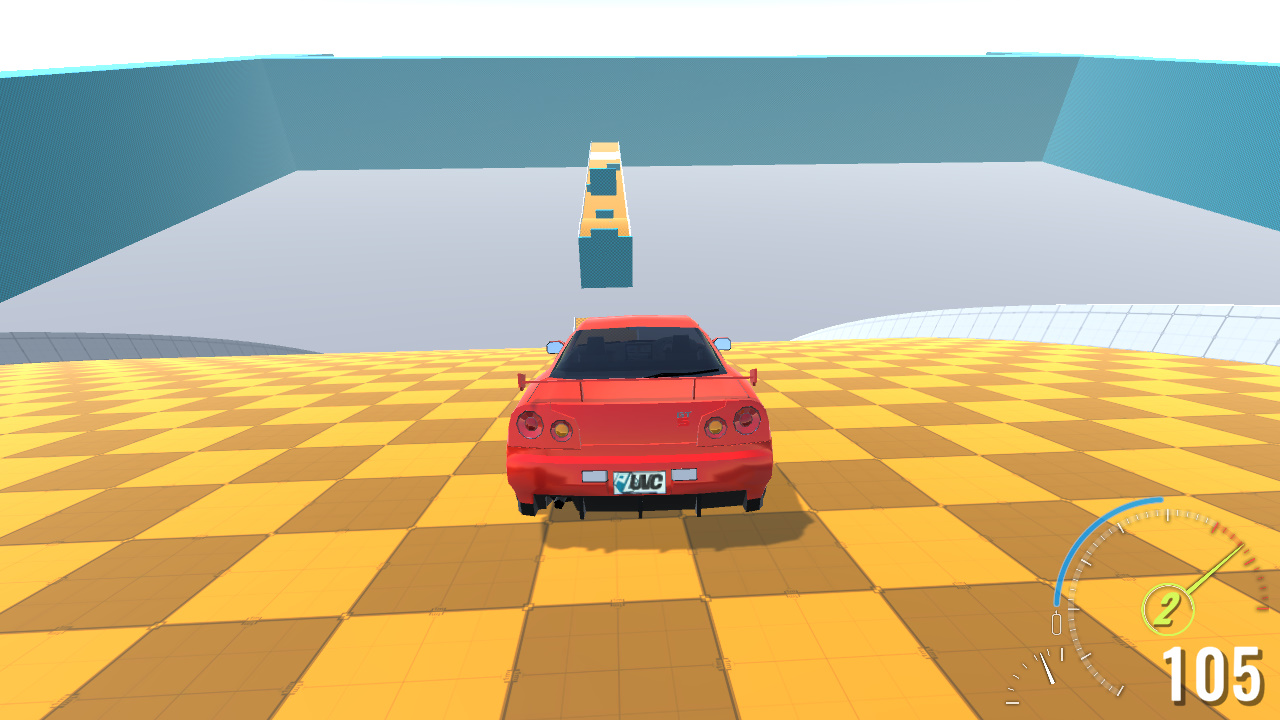Select the orange ramp block ahead
The image size is (1280, 720).
603,200
